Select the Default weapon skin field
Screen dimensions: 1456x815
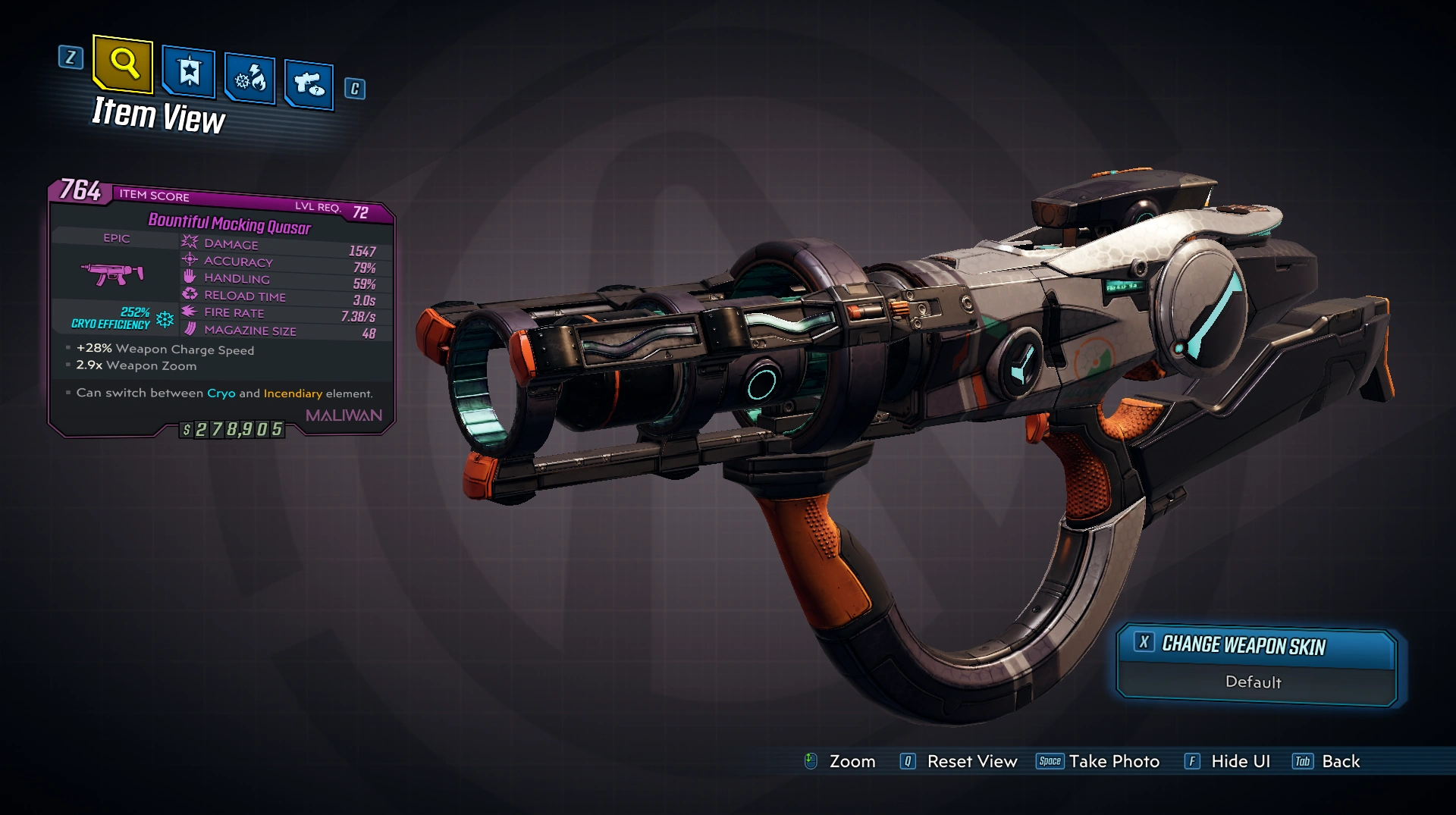1254,682
